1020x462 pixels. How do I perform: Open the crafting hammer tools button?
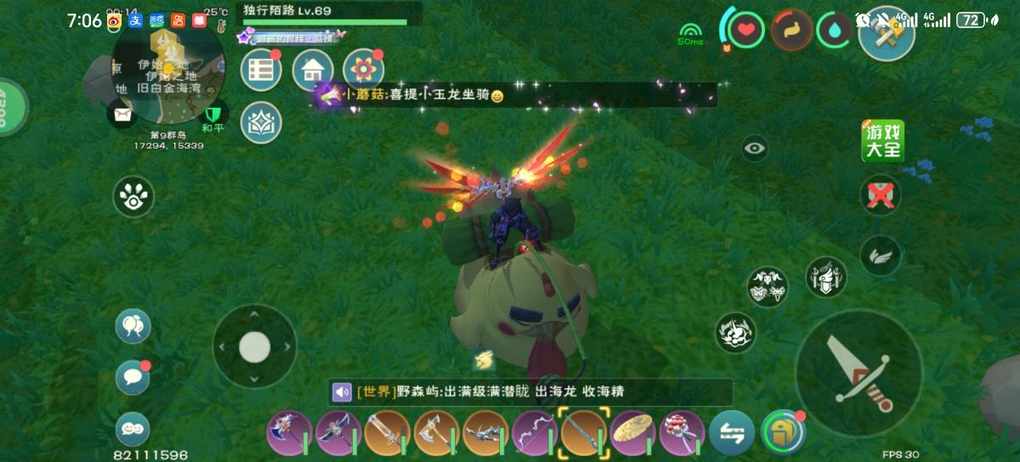point(886,33)
